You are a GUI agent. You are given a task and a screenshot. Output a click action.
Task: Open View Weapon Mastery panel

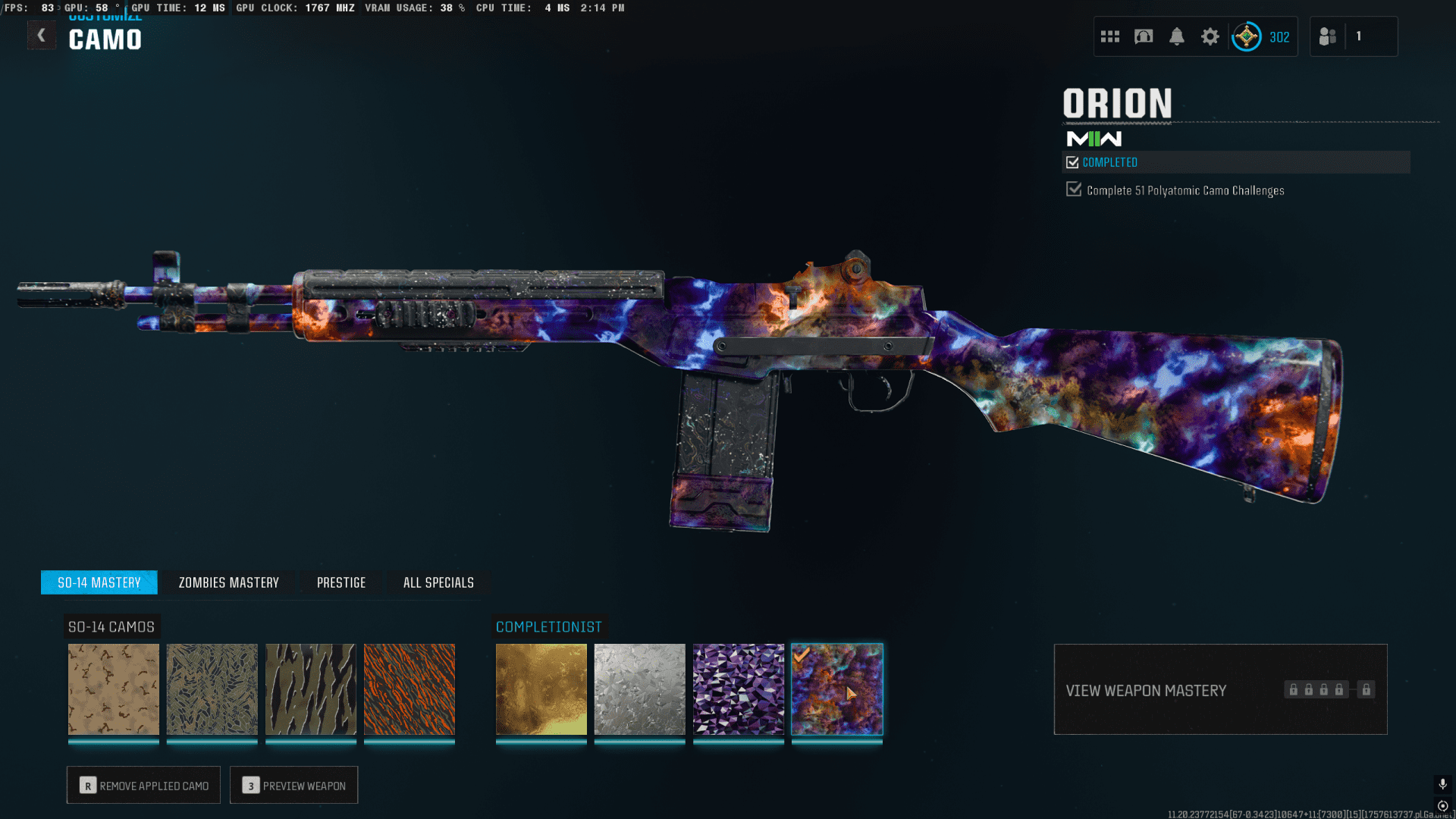(1220, 689)
